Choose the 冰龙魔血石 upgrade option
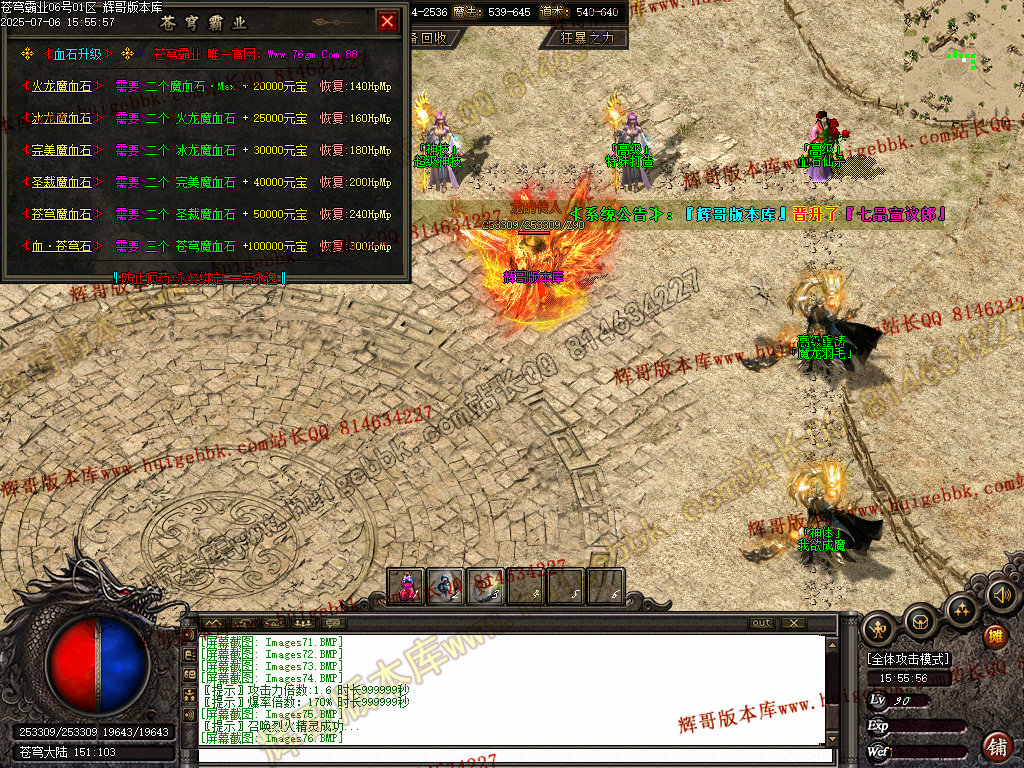Screen dimensions: 1024x768 click(x=62, y=119)
